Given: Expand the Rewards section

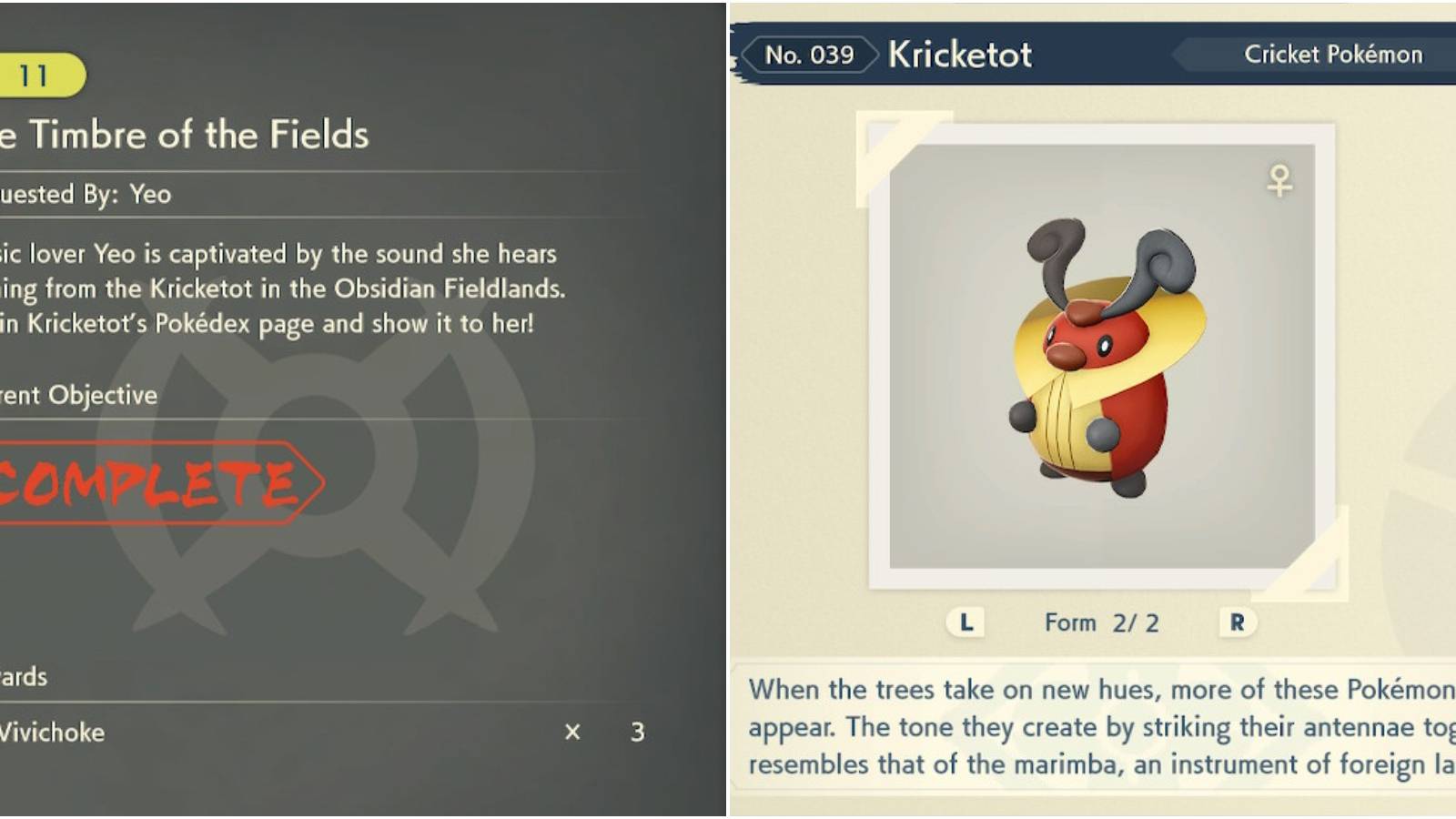Looking at the screenshot, I should (23, 677).
